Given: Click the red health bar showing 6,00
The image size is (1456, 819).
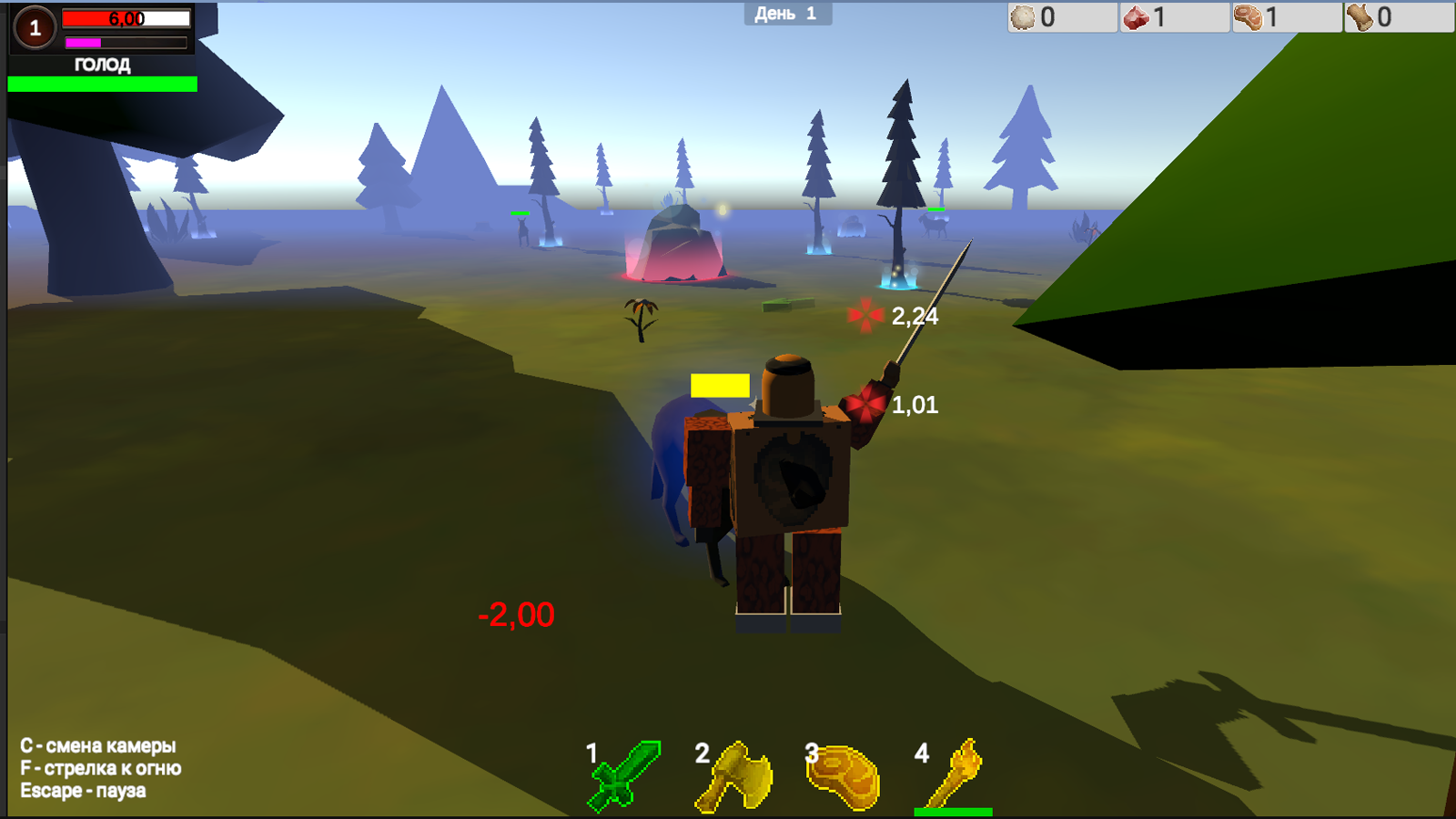Looking at the screenshot, I should point(125,16).
